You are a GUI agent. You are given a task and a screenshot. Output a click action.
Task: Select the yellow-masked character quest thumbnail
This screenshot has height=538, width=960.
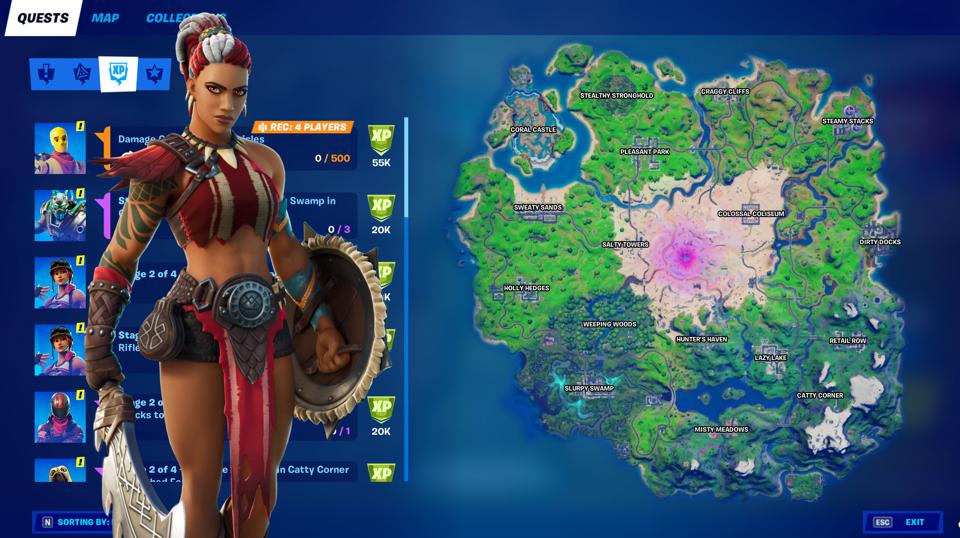point(60,148)
